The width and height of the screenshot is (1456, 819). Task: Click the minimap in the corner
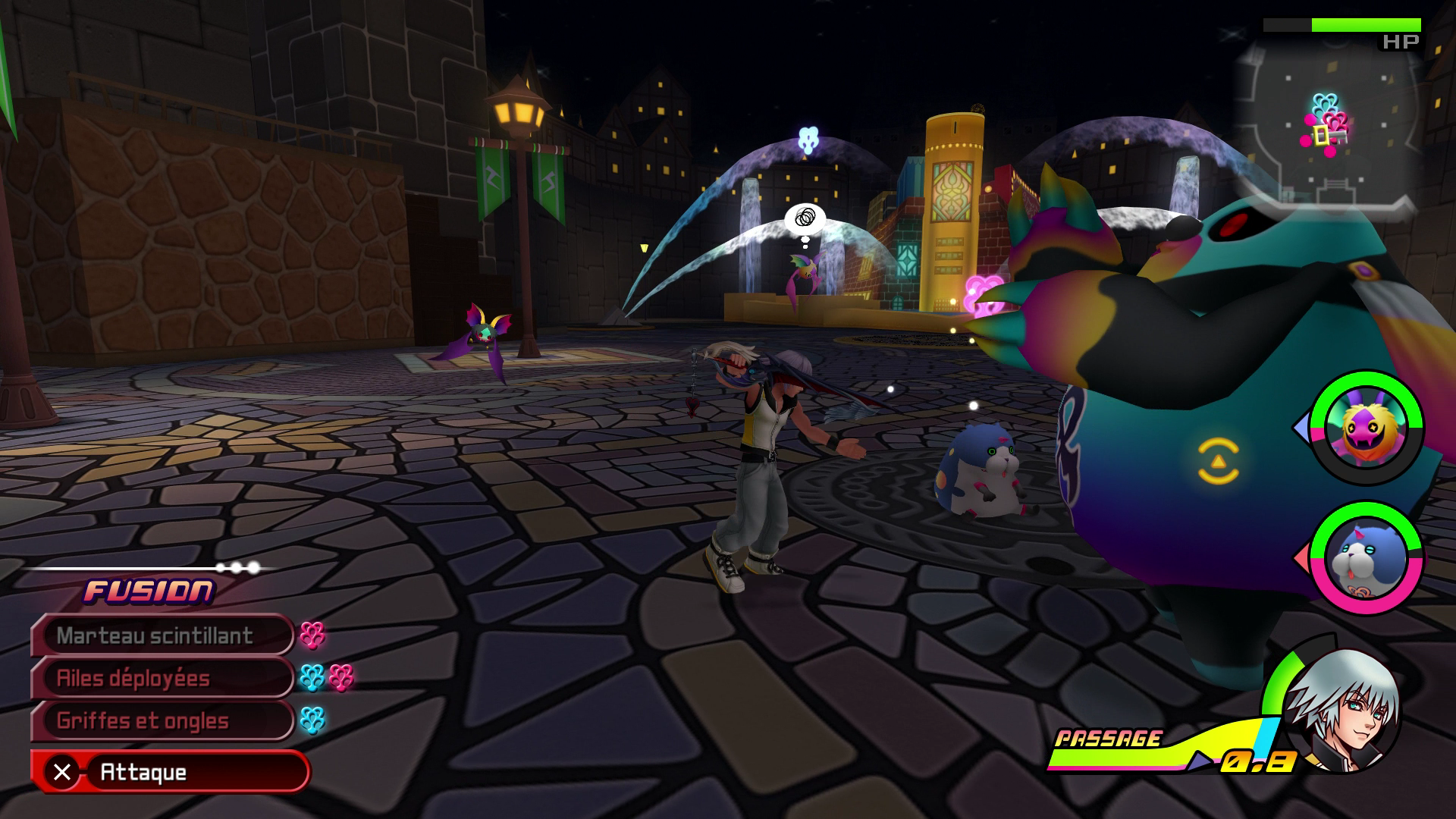[1327, 125]
